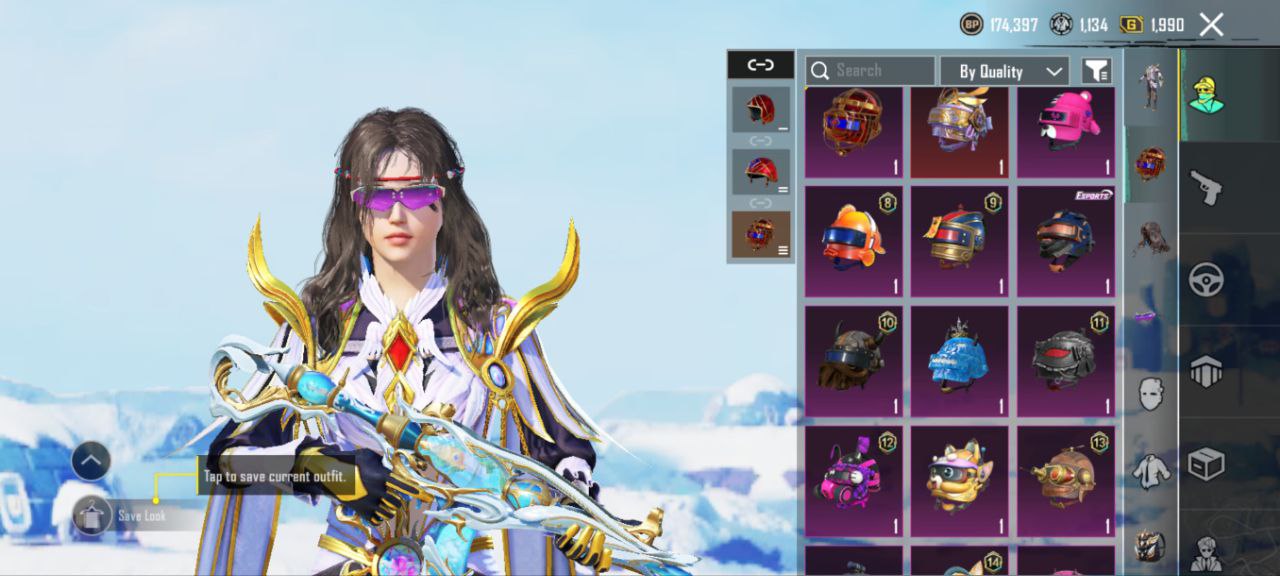Open the purple glasses subcategory
The width and height of the screenshot is (1280, 576).
pyautogui.click(x=1151, y=317)
